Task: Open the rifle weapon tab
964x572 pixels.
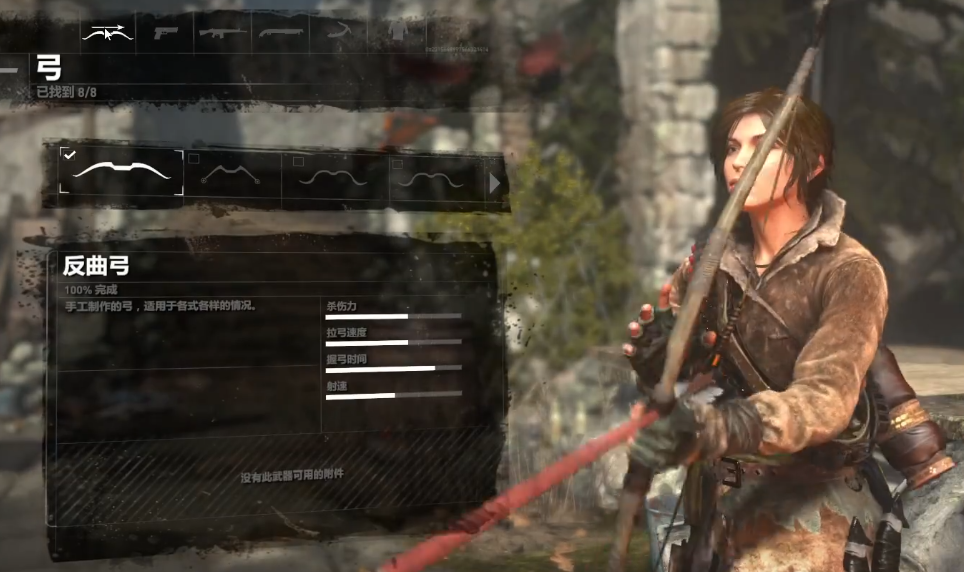Action: click(222, 32)
